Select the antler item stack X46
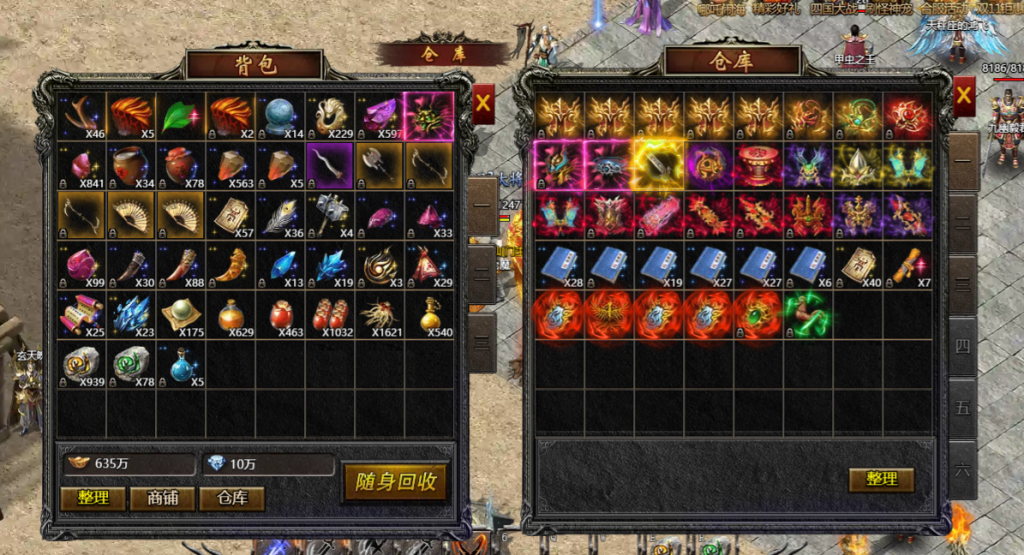The height and width of the screenshot is (555, 1024). (81, 116)
